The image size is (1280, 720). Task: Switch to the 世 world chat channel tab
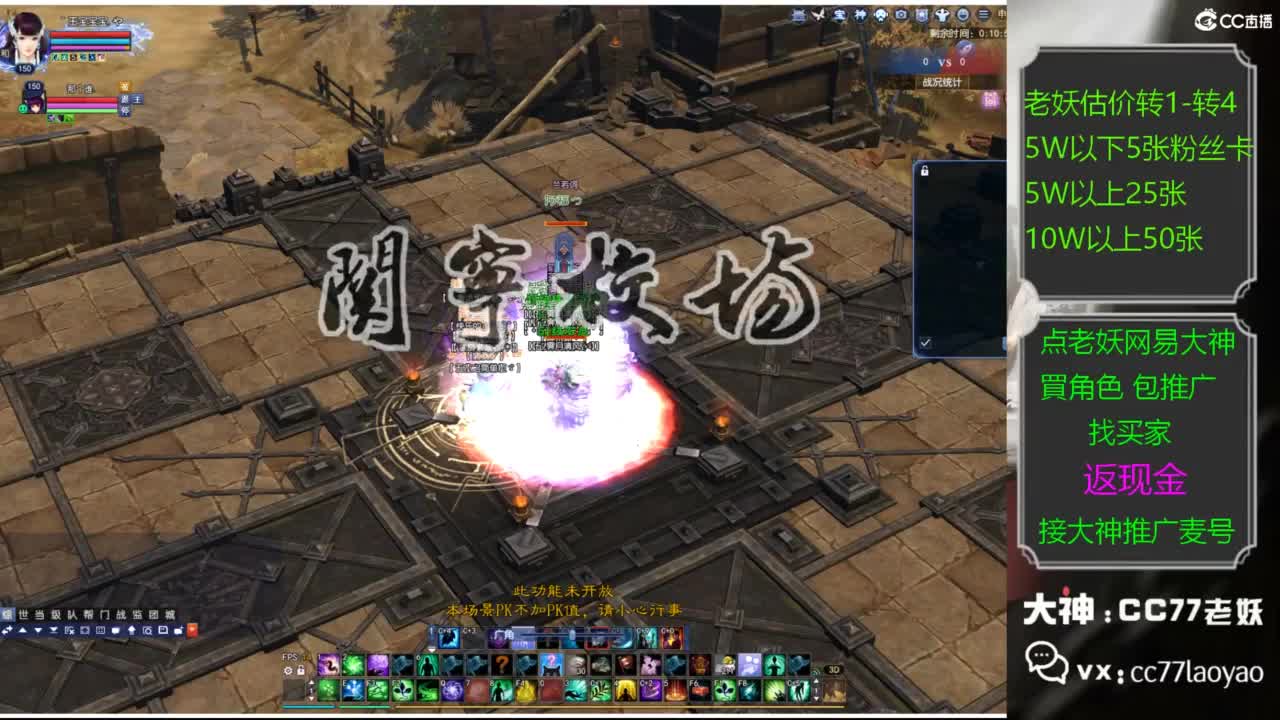click(x=22, y=613)
